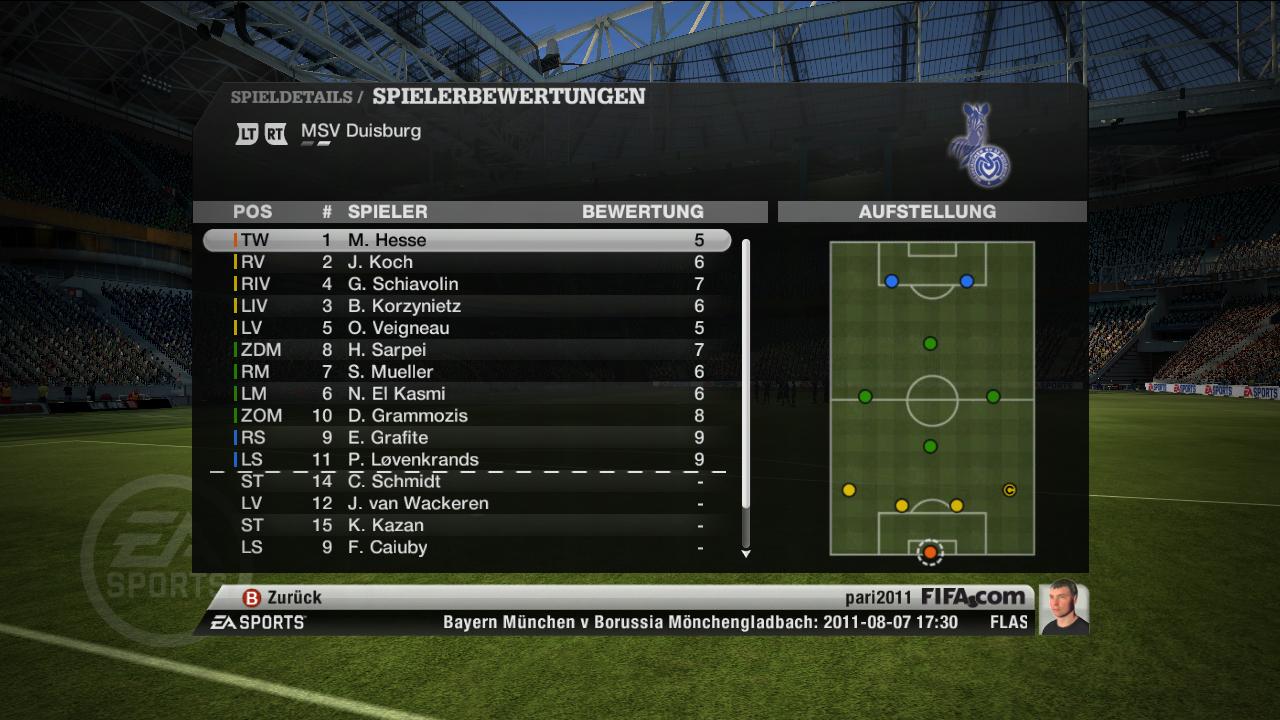
Task: Select D. Grammozis rated 8
Action: pyautogui.click(x=467, y=416)
